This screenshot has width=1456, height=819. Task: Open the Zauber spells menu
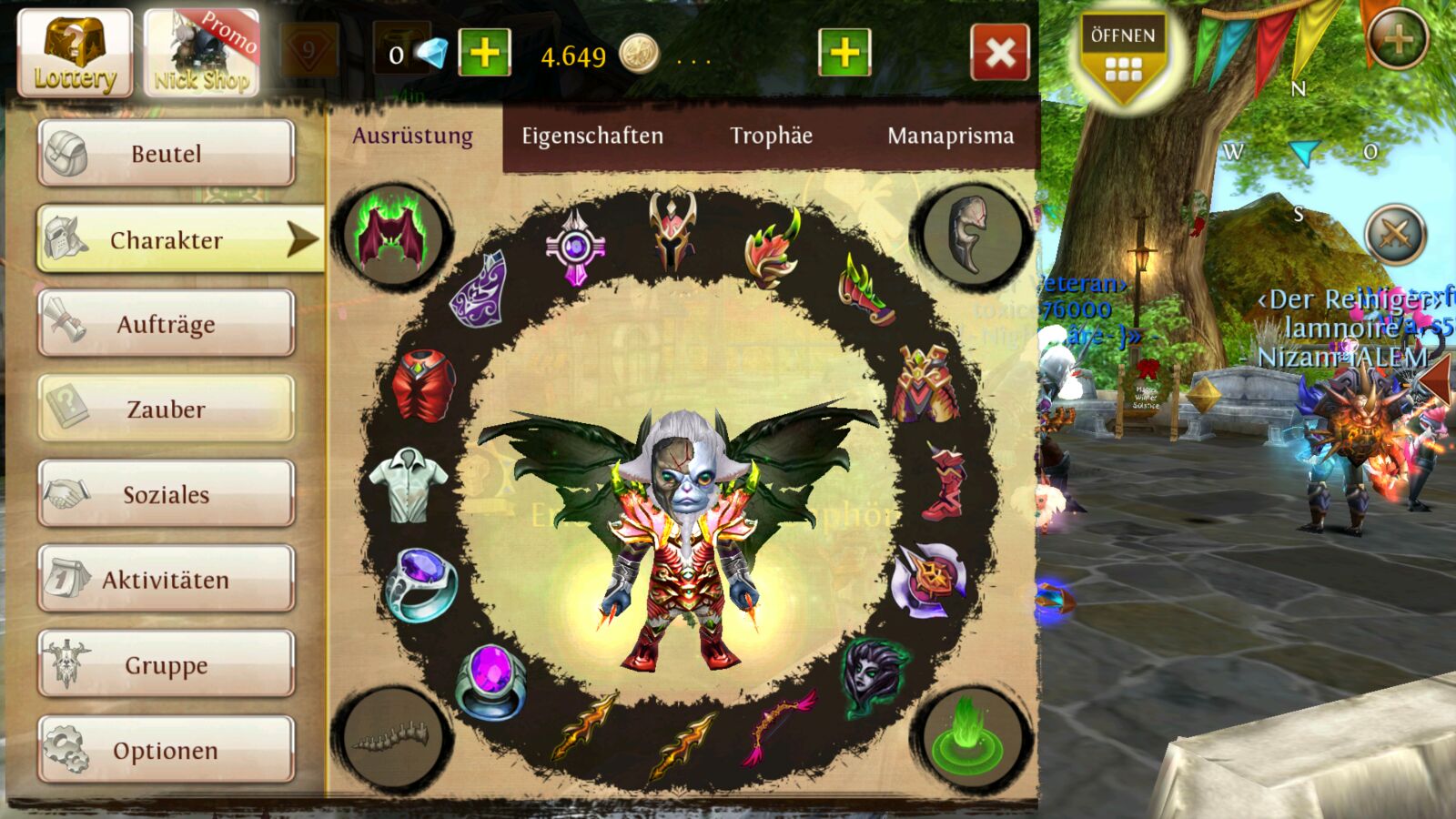click(167, 409)
